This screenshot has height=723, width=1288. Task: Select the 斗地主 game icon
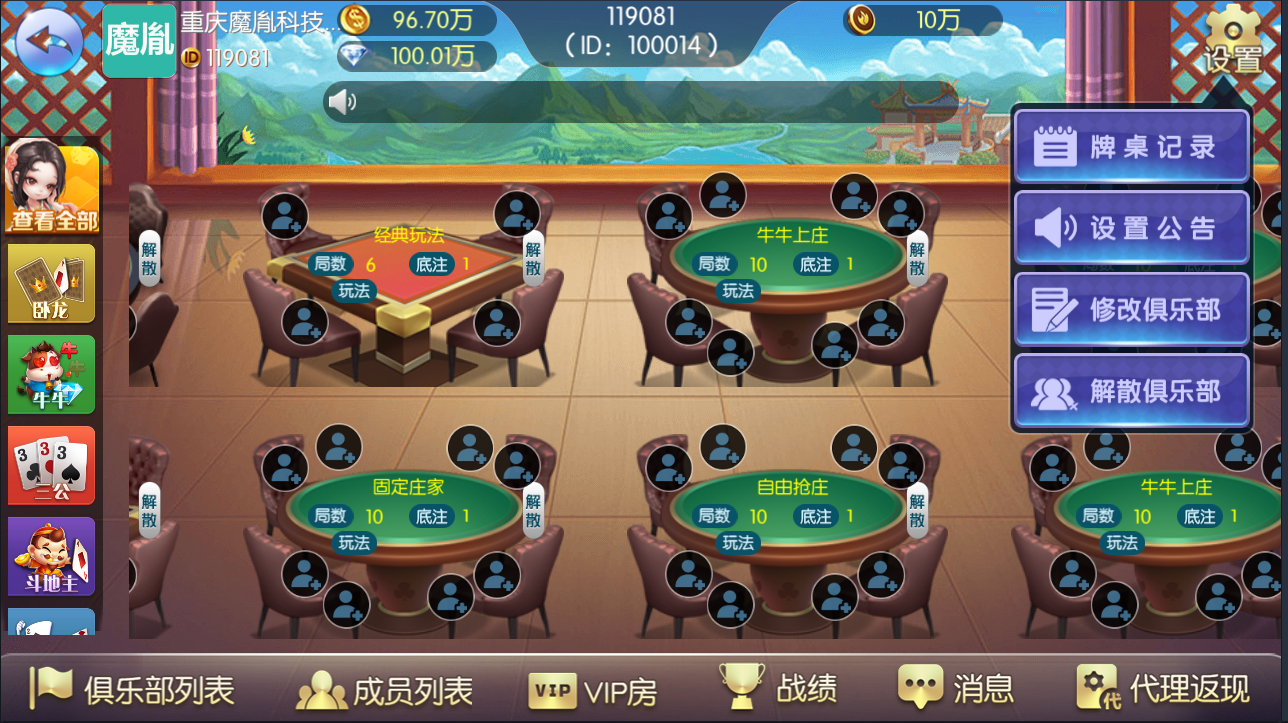point(50,556)
